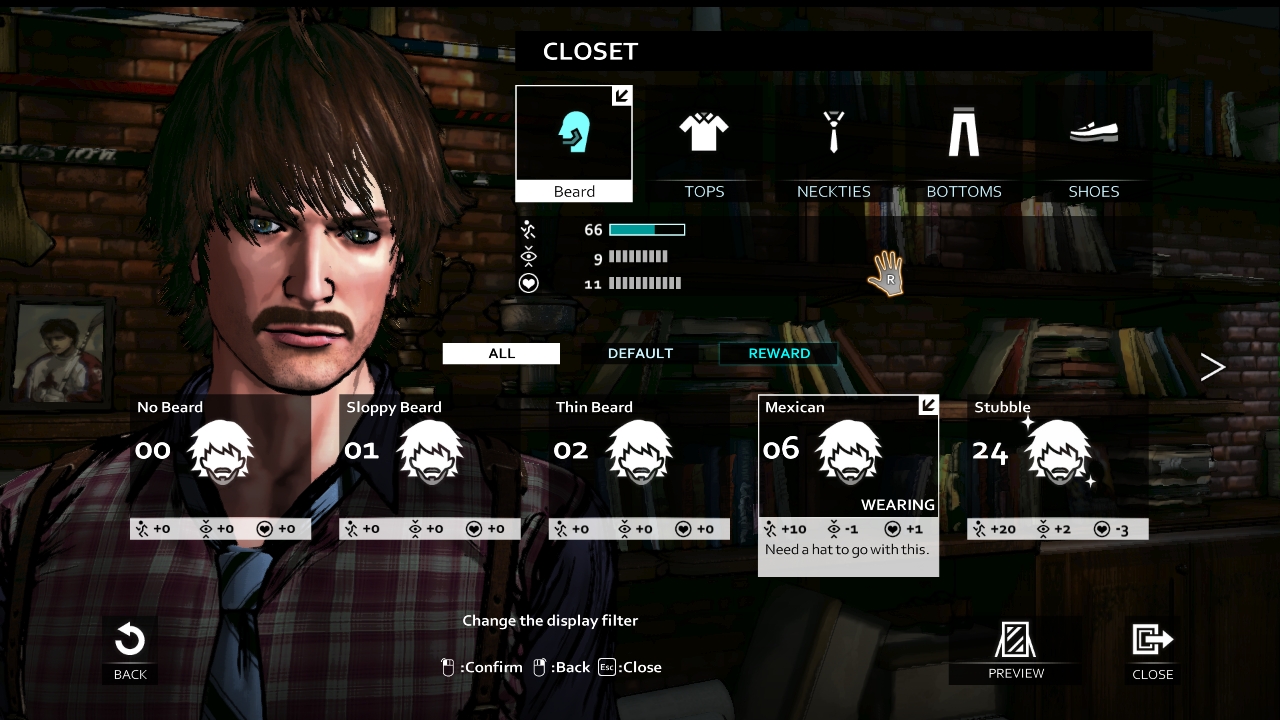Filter by REWARD items
1280x720 pixels.
779,353
